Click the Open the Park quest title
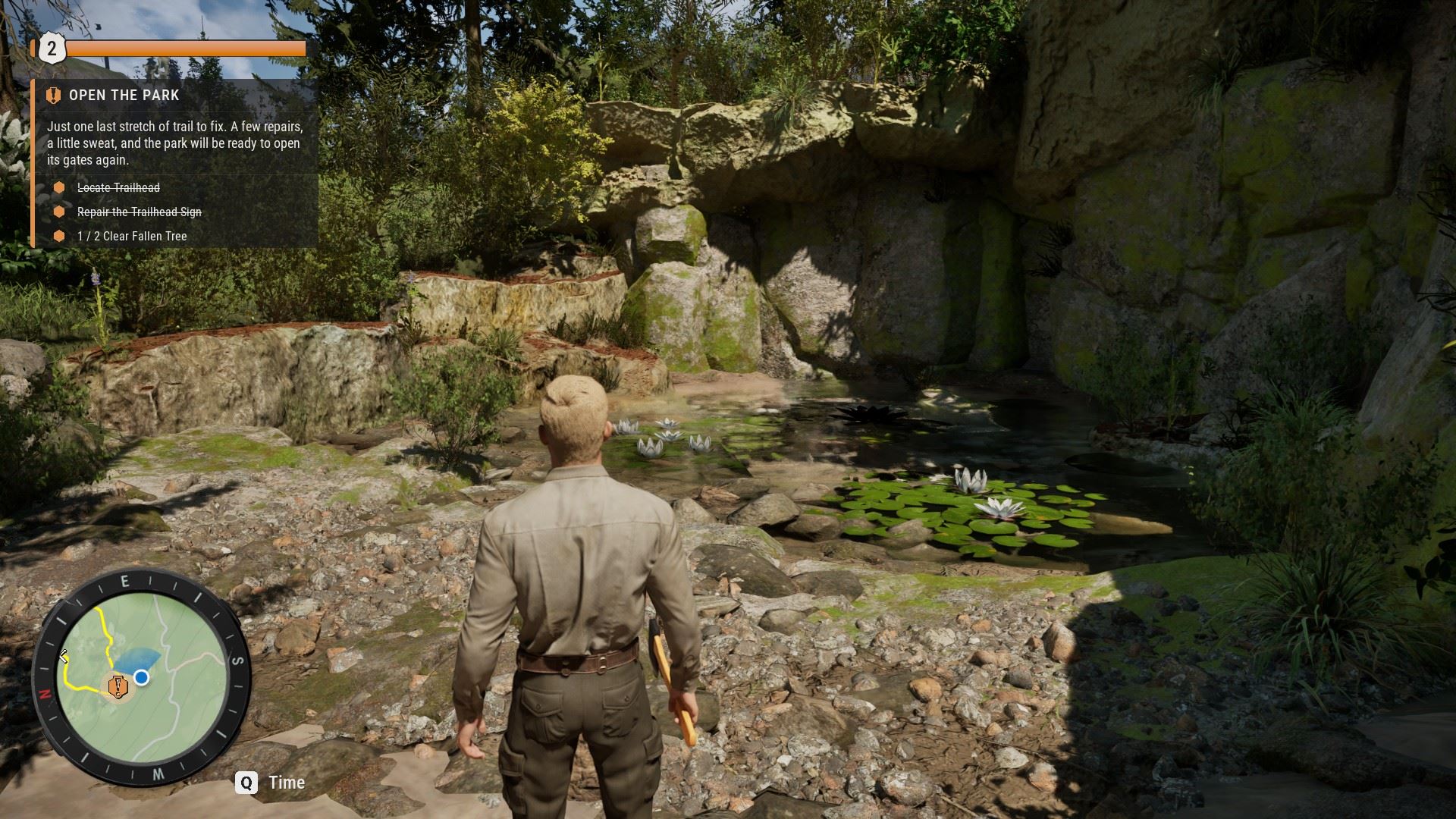The width and height of the screenshot is (1456, 819). 124,96
